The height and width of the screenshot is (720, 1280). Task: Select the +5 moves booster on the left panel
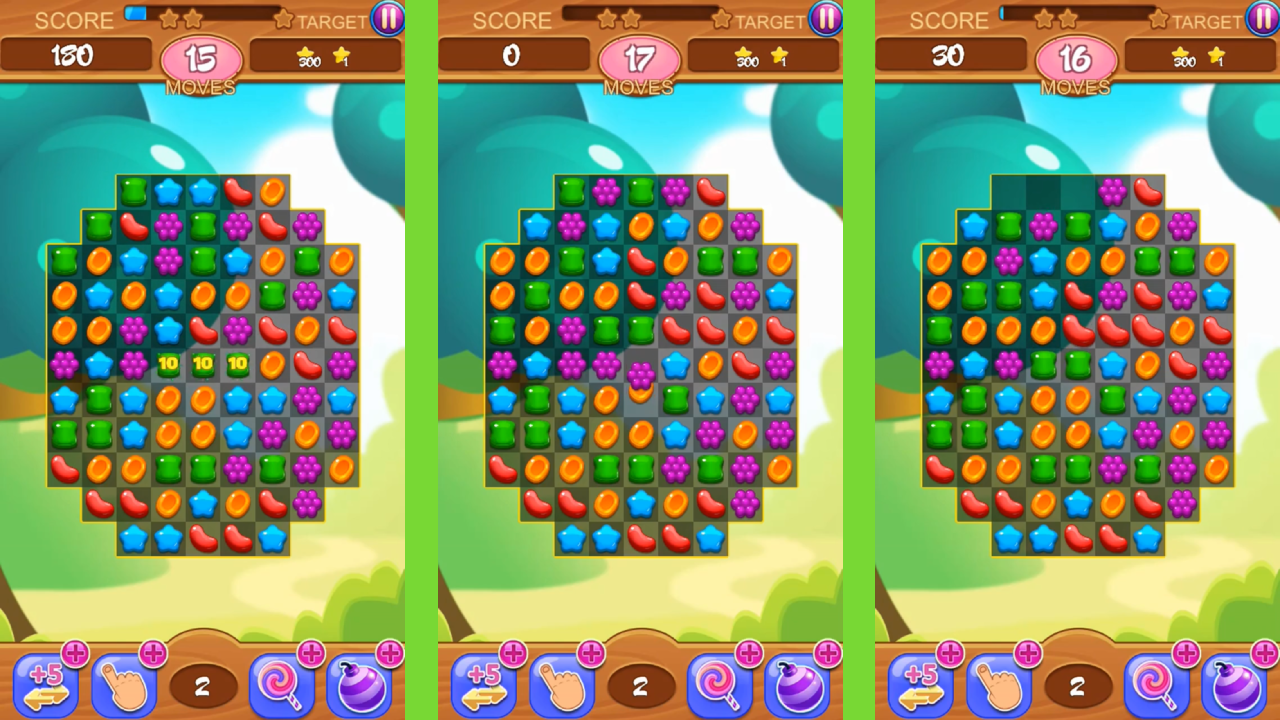click(45, 685)
